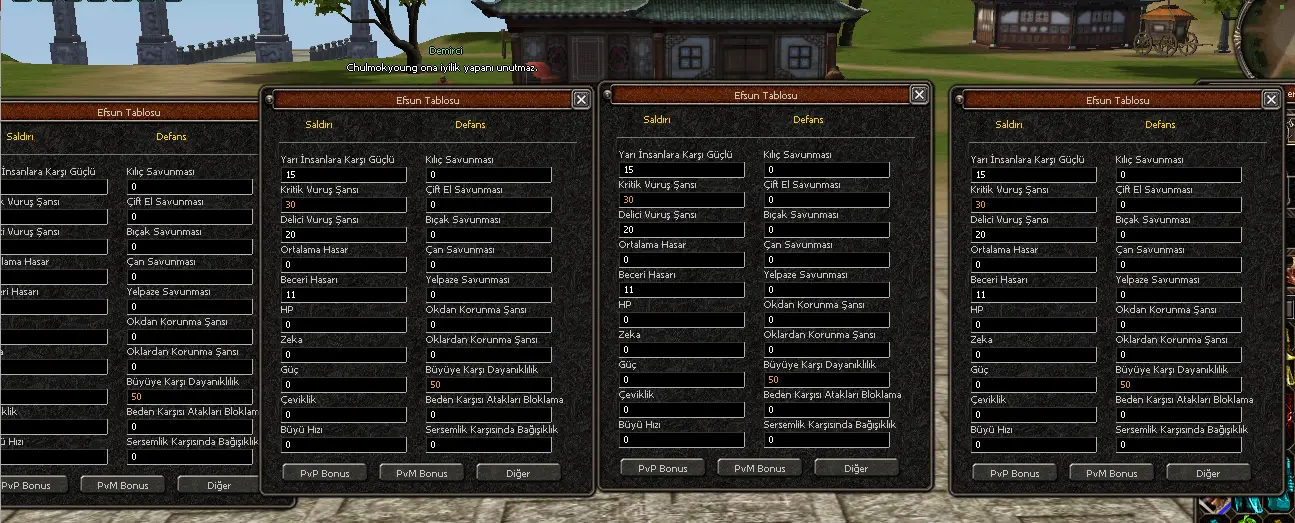Viewport: 1295px width, 523px height.
Task: Open PvM Bonus in the rightmost Efsun window
Action: coord(1111,473)
